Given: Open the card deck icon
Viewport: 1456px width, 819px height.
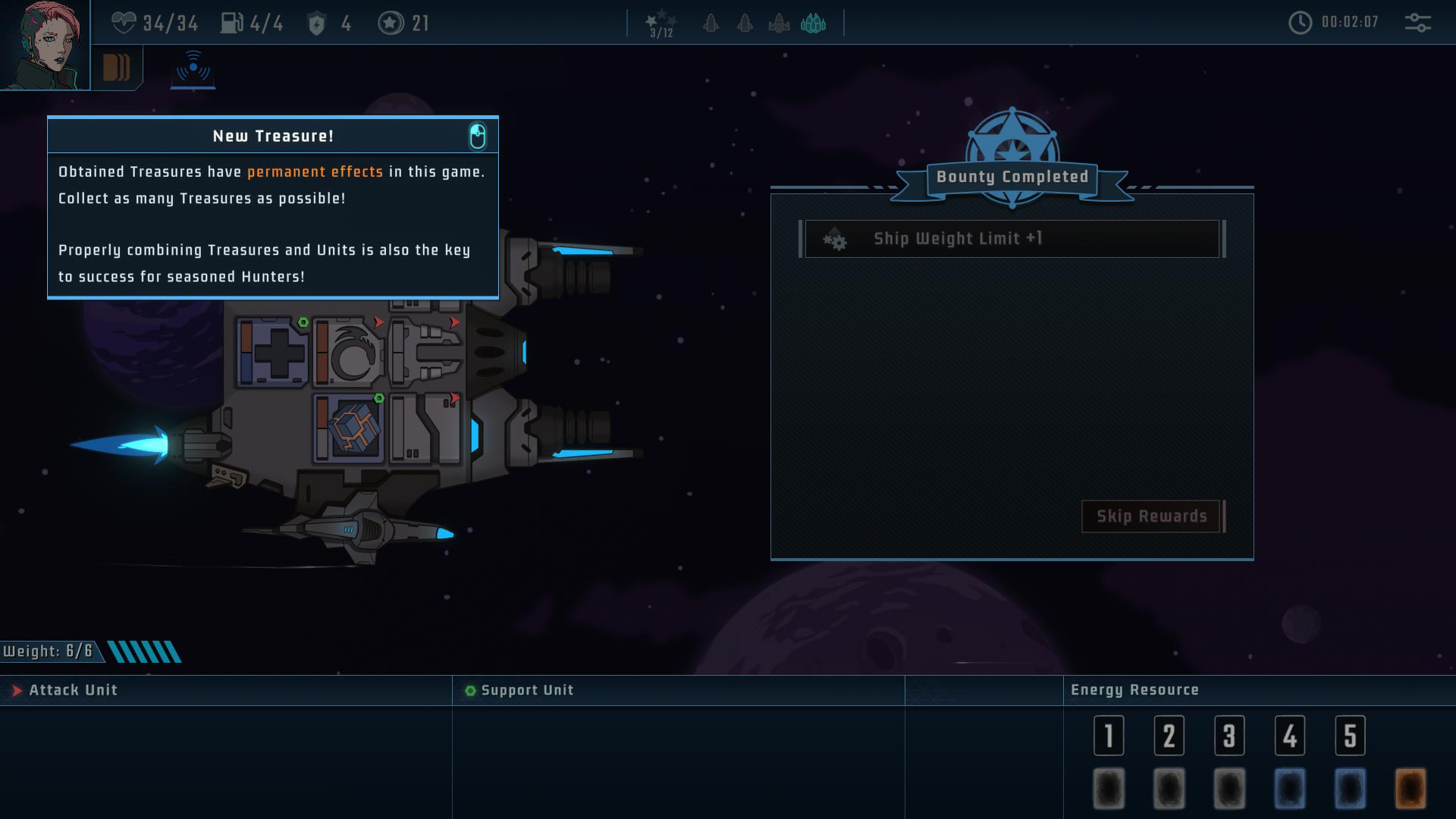Looking at the screenshot, I should pyautogui.click(x=116, y=67).
